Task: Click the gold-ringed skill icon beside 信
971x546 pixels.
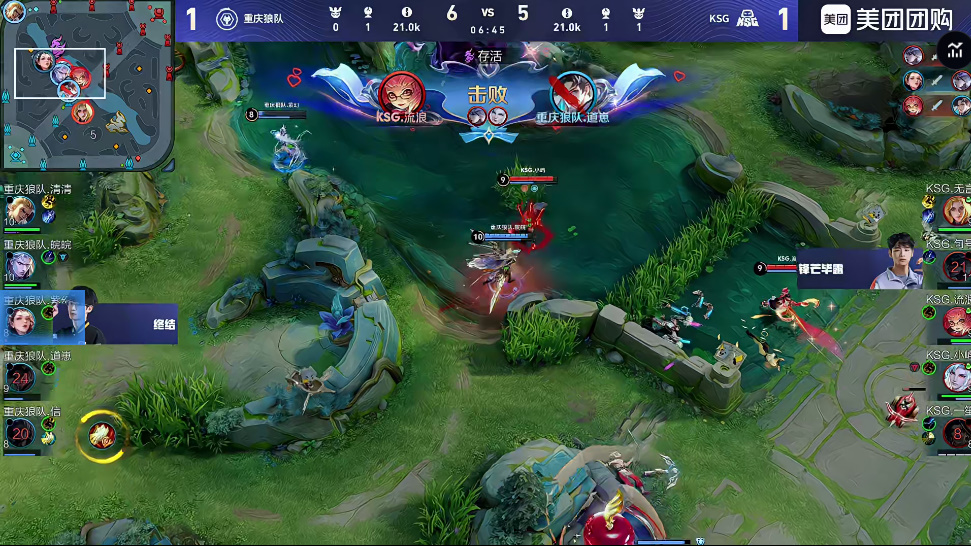Action: tap(100, 434)
